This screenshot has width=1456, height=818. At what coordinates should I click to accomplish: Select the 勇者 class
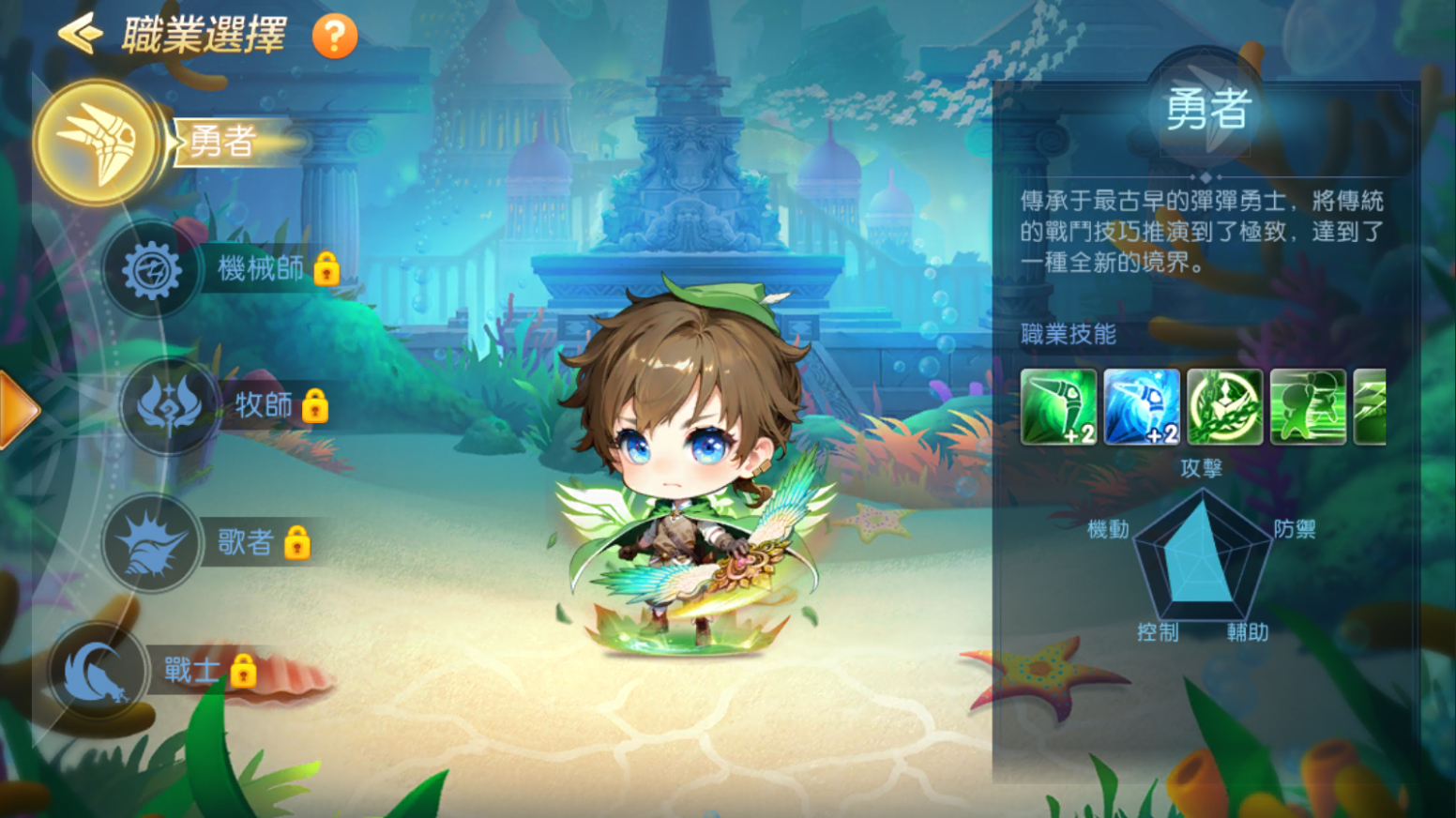pyautogui.click(x=97, y=143)
